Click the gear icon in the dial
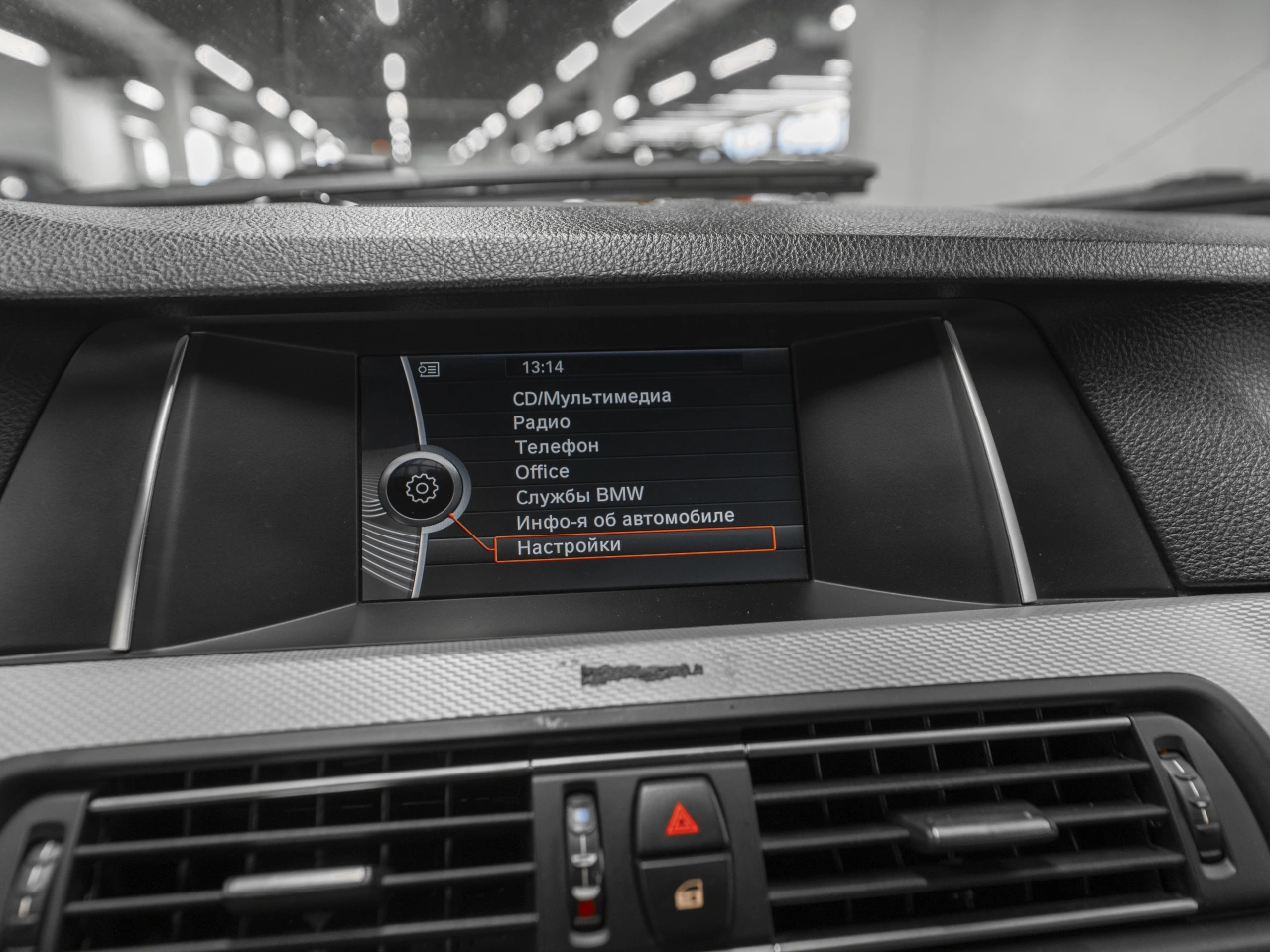Viewport: 1270px width, 952px height. coord(422,488)
